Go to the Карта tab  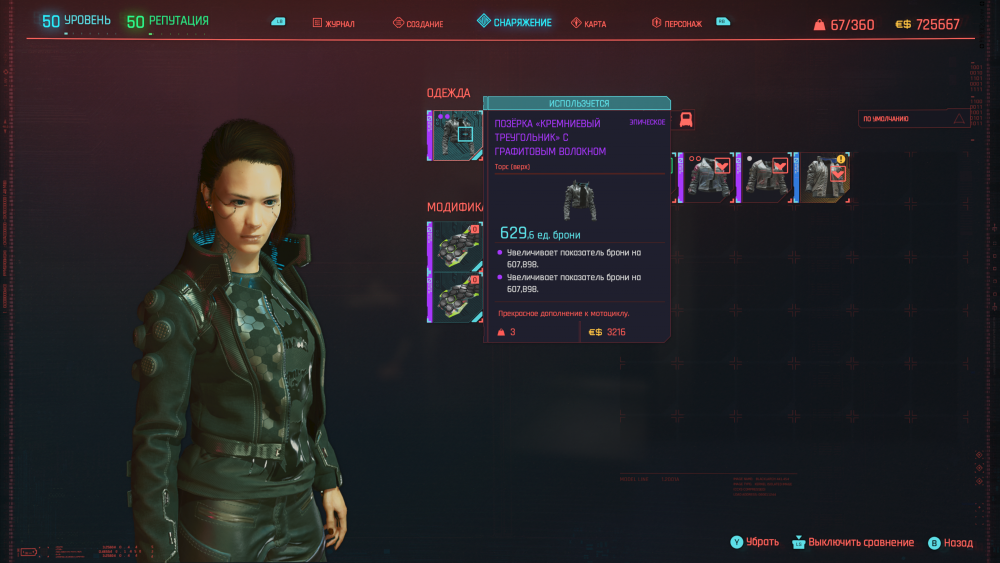click(x=589, y=23)
